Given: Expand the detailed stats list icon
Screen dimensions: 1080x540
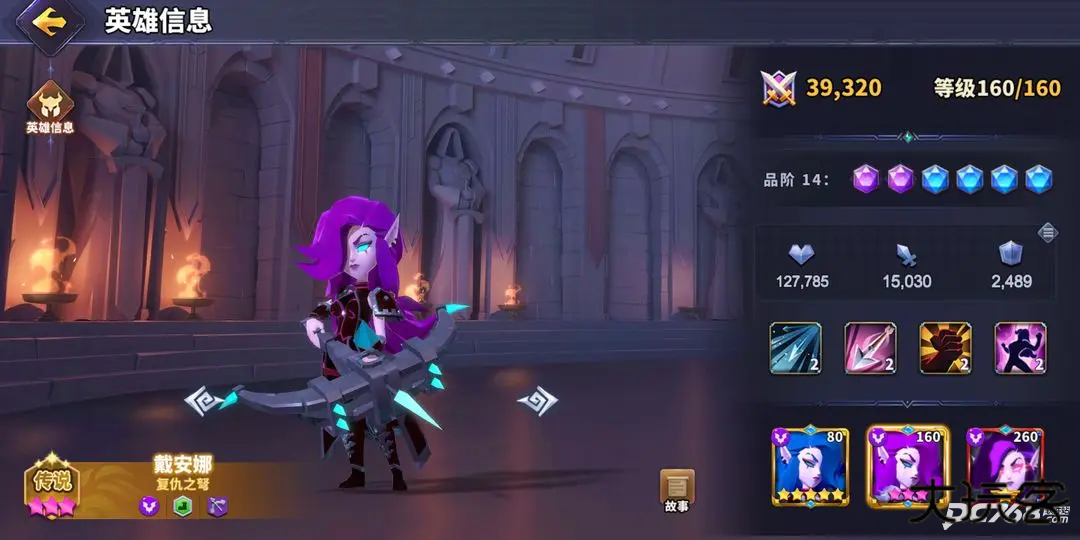Looking at the screenshot, I should tap(1047, 232).
